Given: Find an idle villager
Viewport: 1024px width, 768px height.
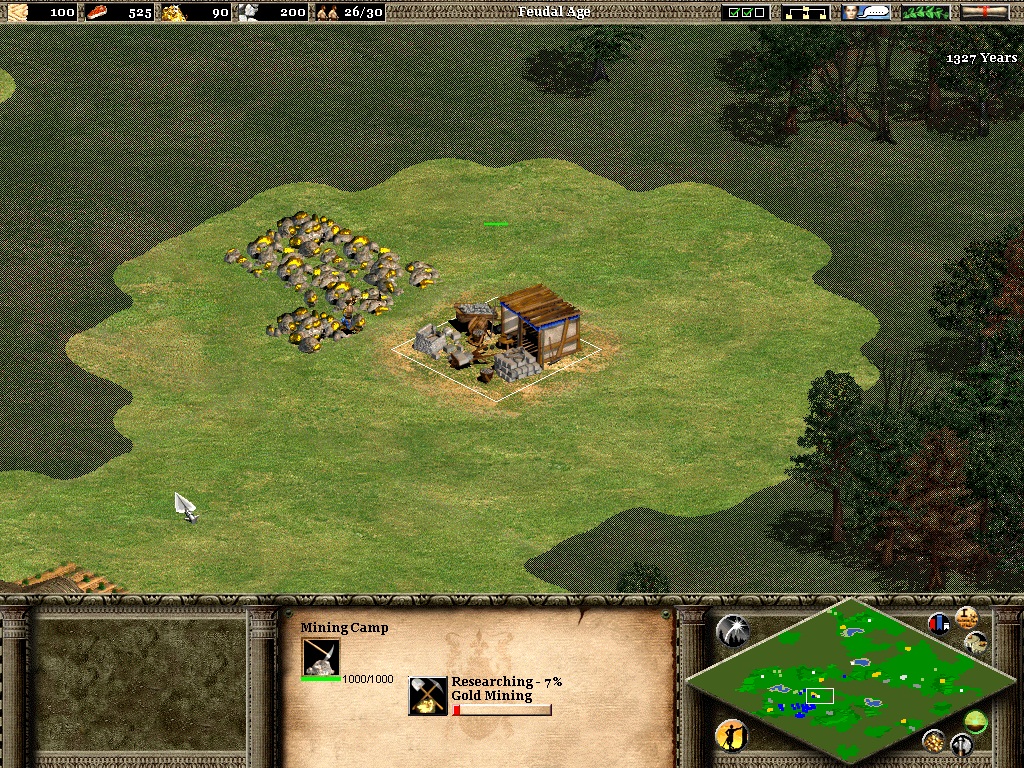Looking at the screenshot, I should tap(732, 736).
